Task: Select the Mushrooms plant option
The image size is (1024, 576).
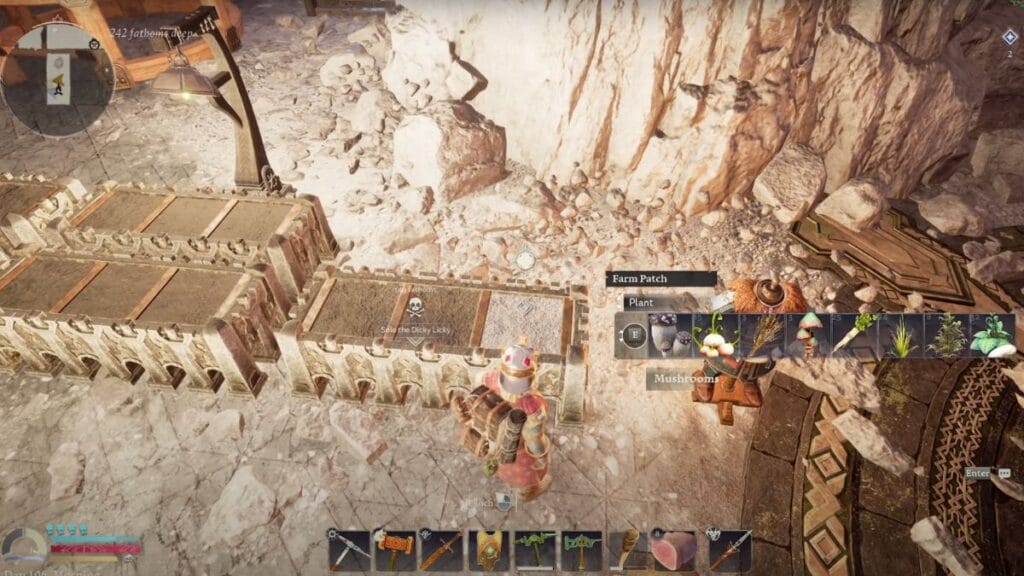Action: pyautogui.click(x=669, y=335)
